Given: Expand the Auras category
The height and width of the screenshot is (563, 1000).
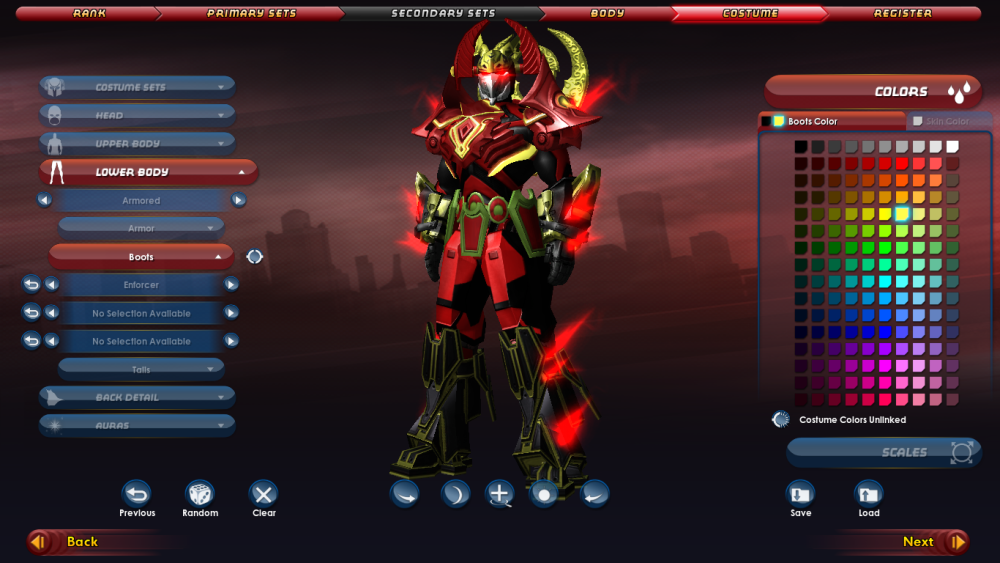Looking at the screenshot, I should pyautogui.click(x=138, y=426).
